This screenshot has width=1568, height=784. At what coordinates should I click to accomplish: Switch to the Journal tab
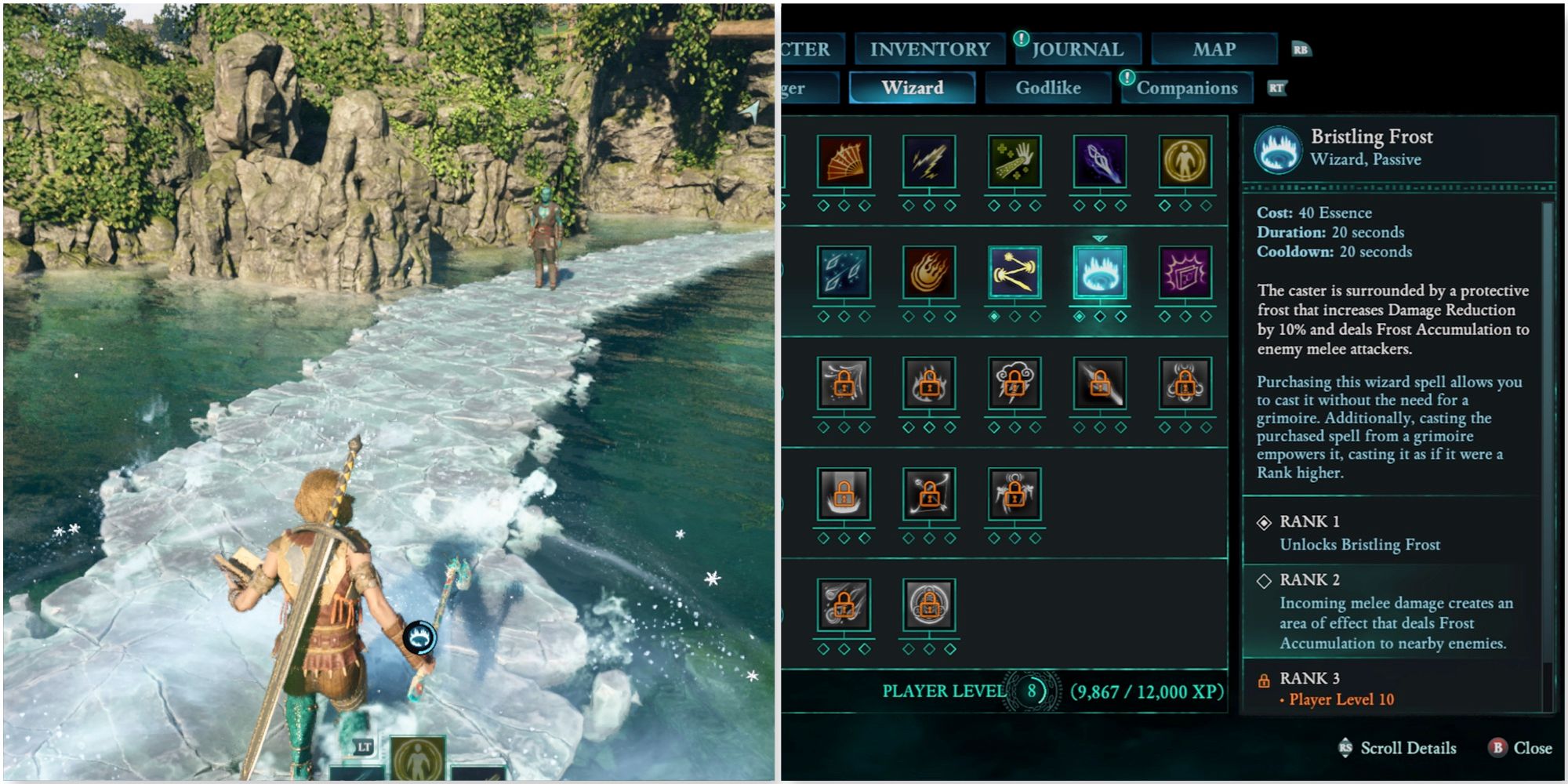[1077, 49]
